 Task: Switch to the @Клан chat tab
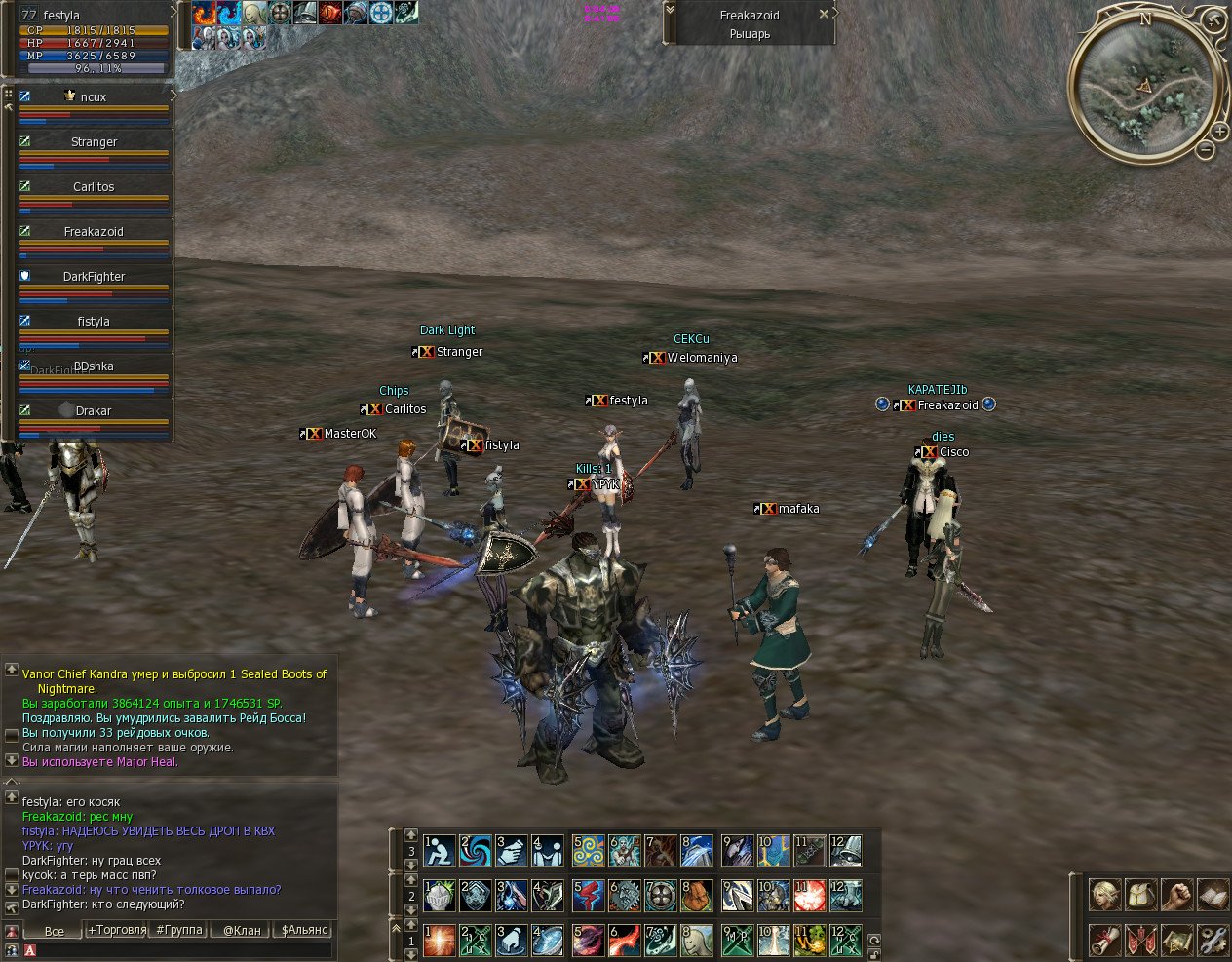pos(242,930)
